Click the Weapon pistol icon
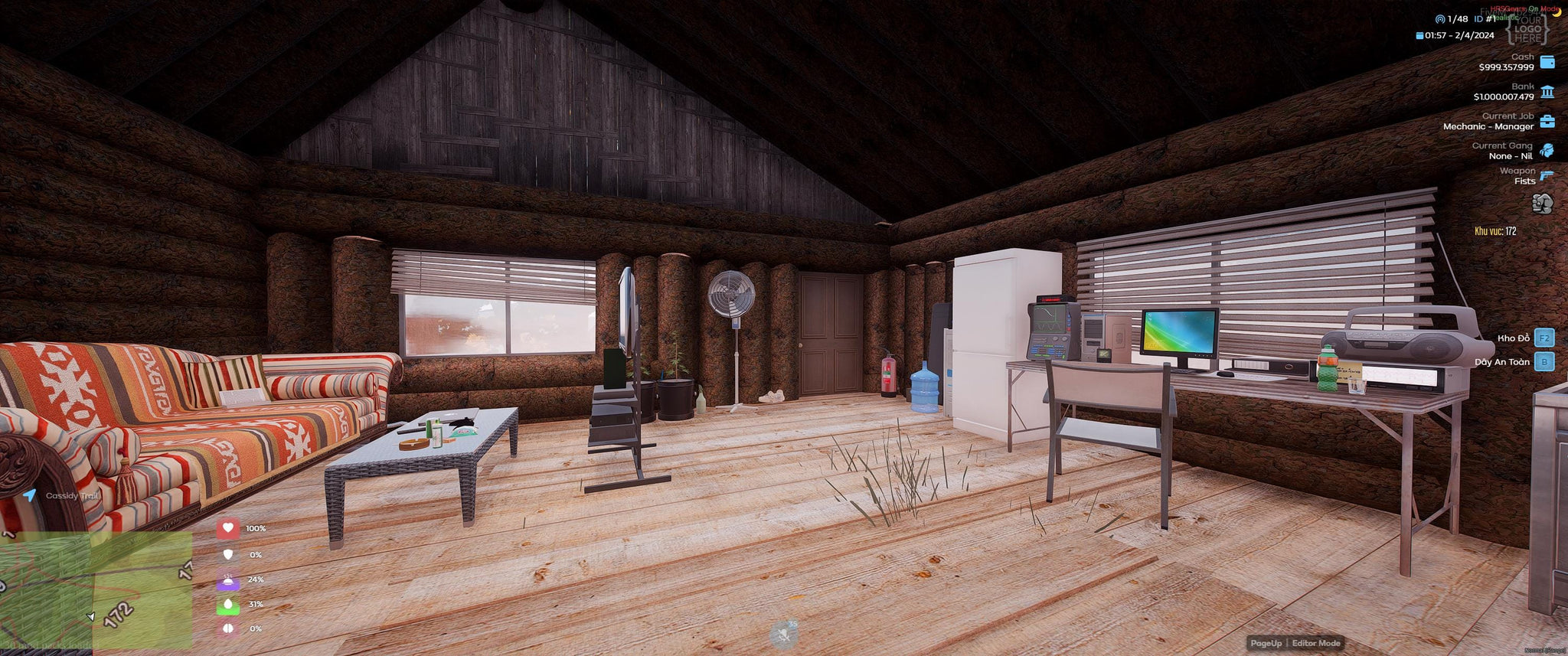Screen dimensions: 1568x656 click(1547, 175)
